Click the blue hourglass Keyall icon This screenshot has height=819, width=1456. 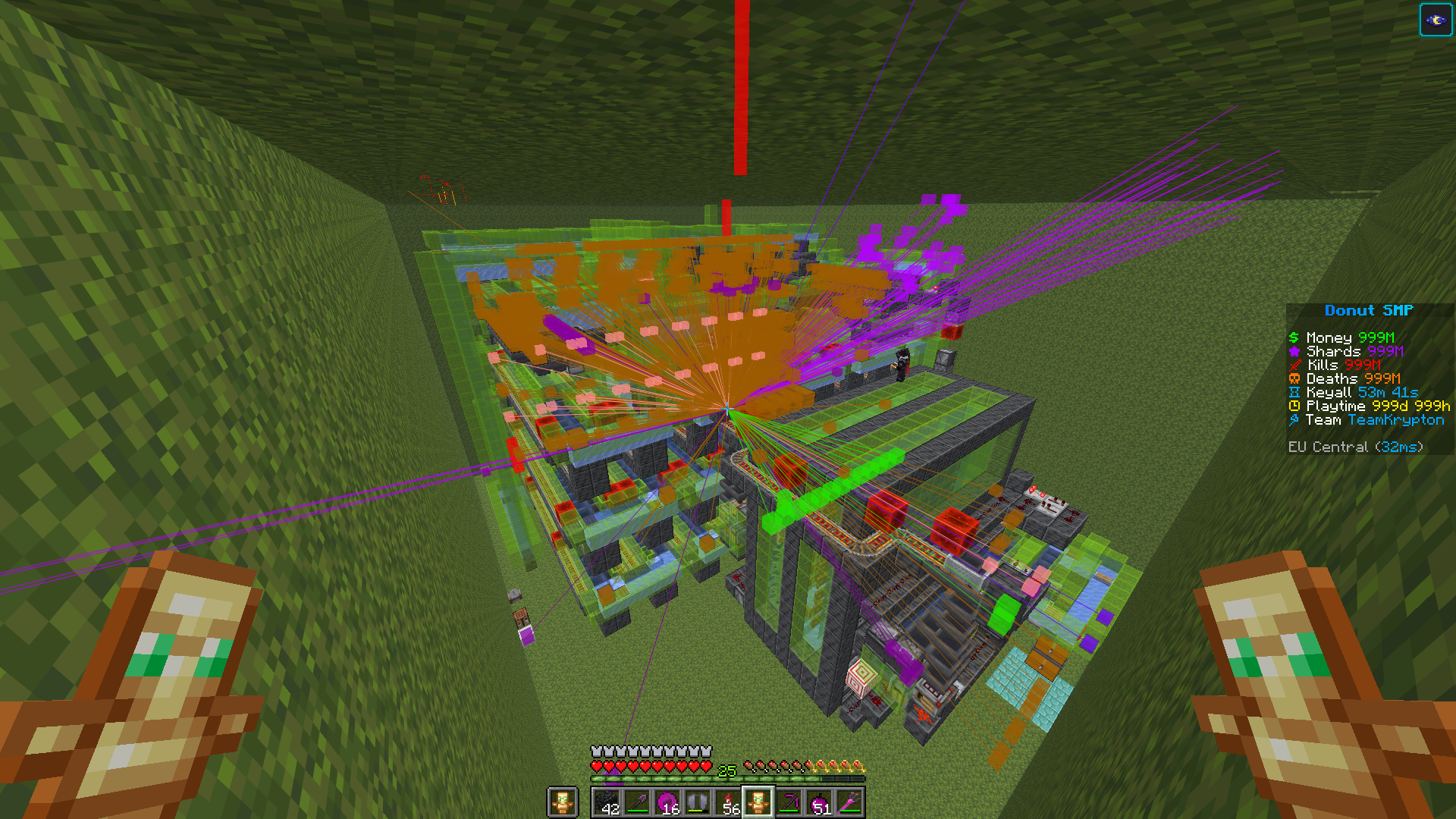click(1294, 392)
